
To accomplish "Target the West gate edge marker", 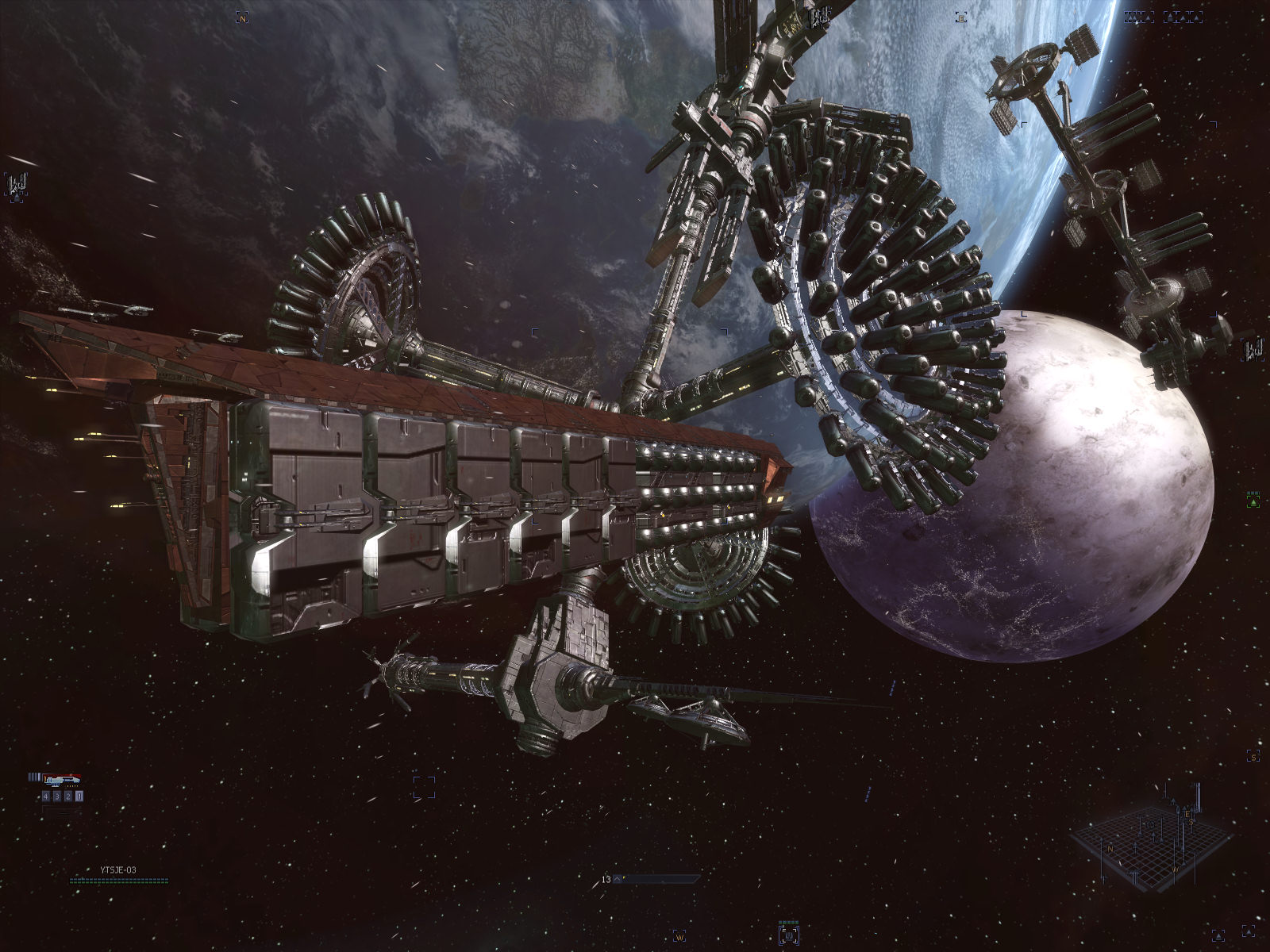I will [679, 936].
